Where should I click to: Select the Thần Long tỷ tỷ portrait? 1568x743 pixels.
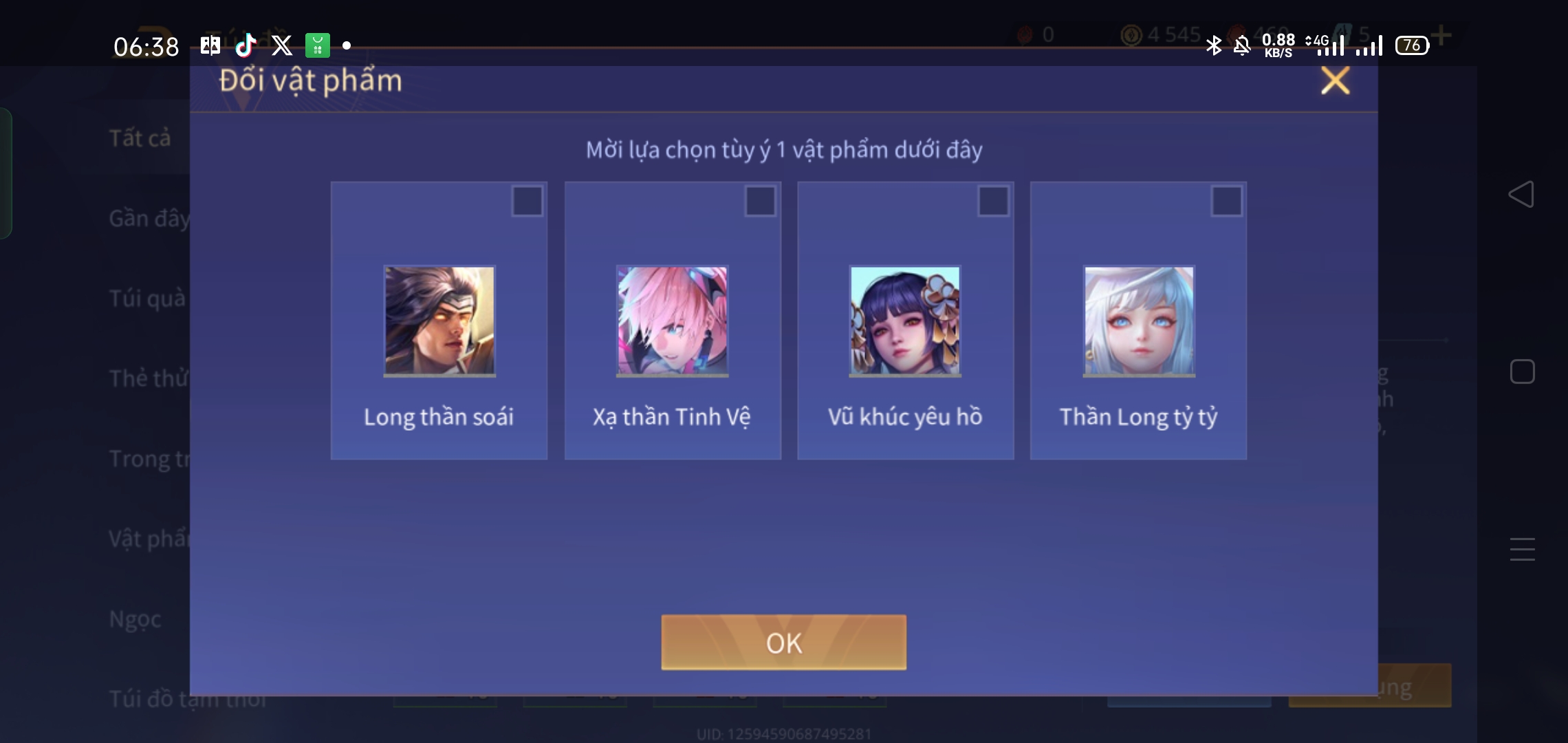pyautogui.click(x=1139, y=321)
